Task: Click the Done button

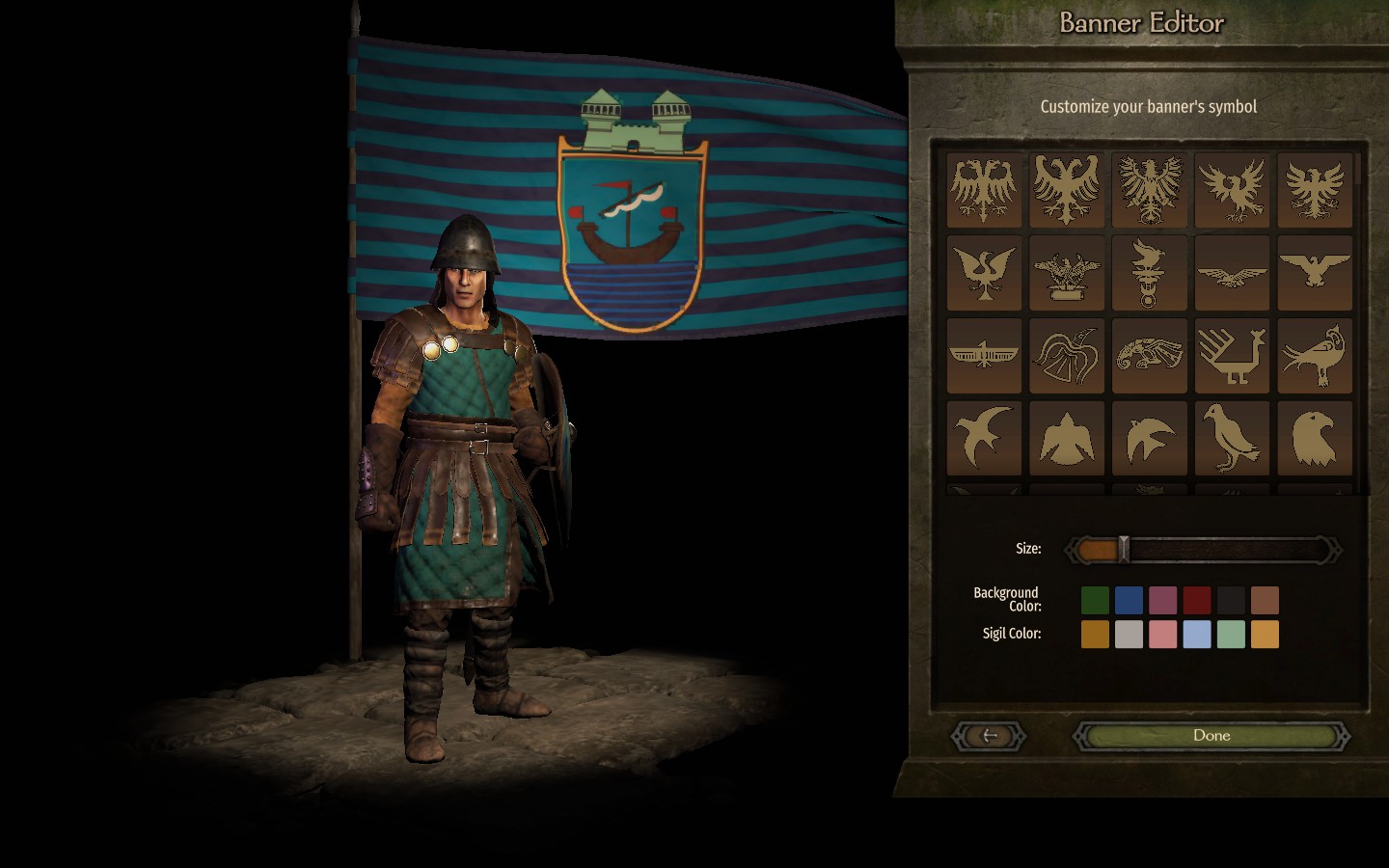Action: 1211,735
